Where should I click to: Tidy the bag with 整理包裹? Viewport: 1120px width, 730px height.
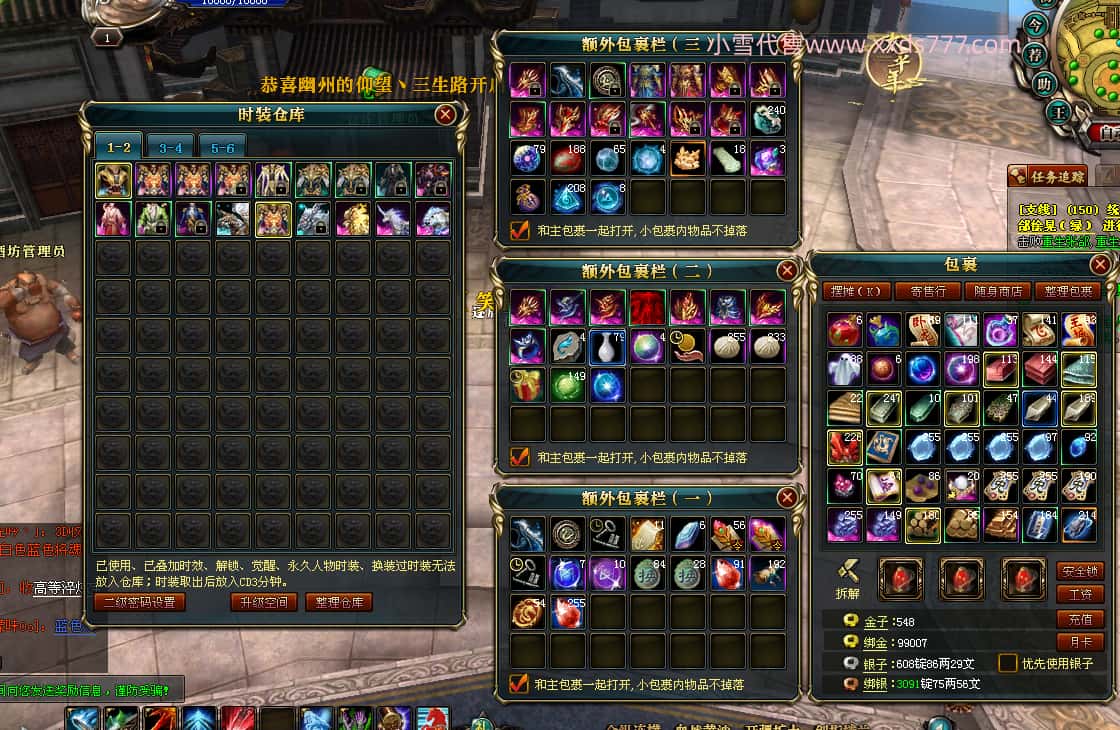[1068, 291]
